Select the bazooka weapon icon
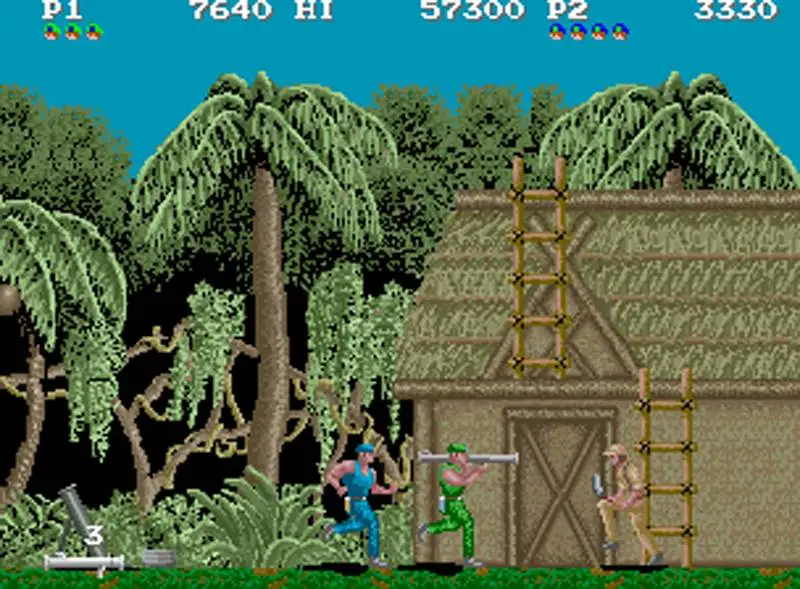Image resolution: width=800 pixels, height=589 pixels. click(83, 562)
